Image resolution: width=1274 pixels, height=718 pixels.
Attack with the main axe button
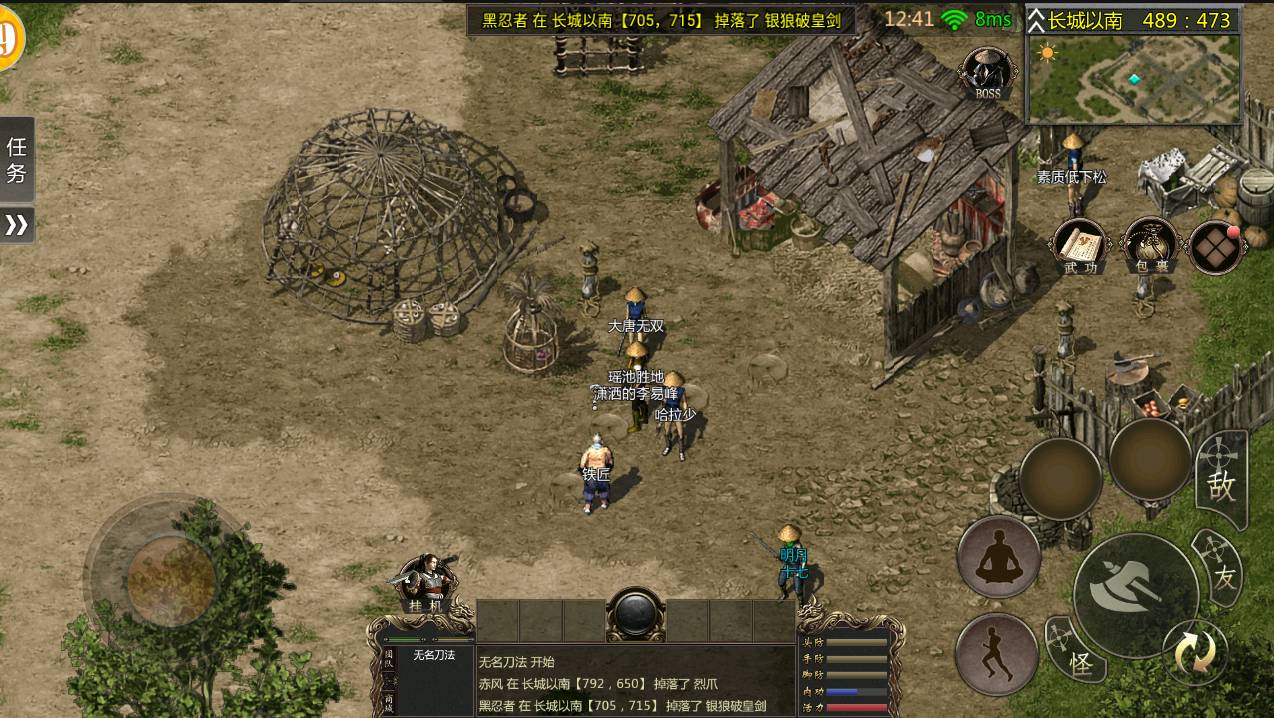click(1135, 594)
